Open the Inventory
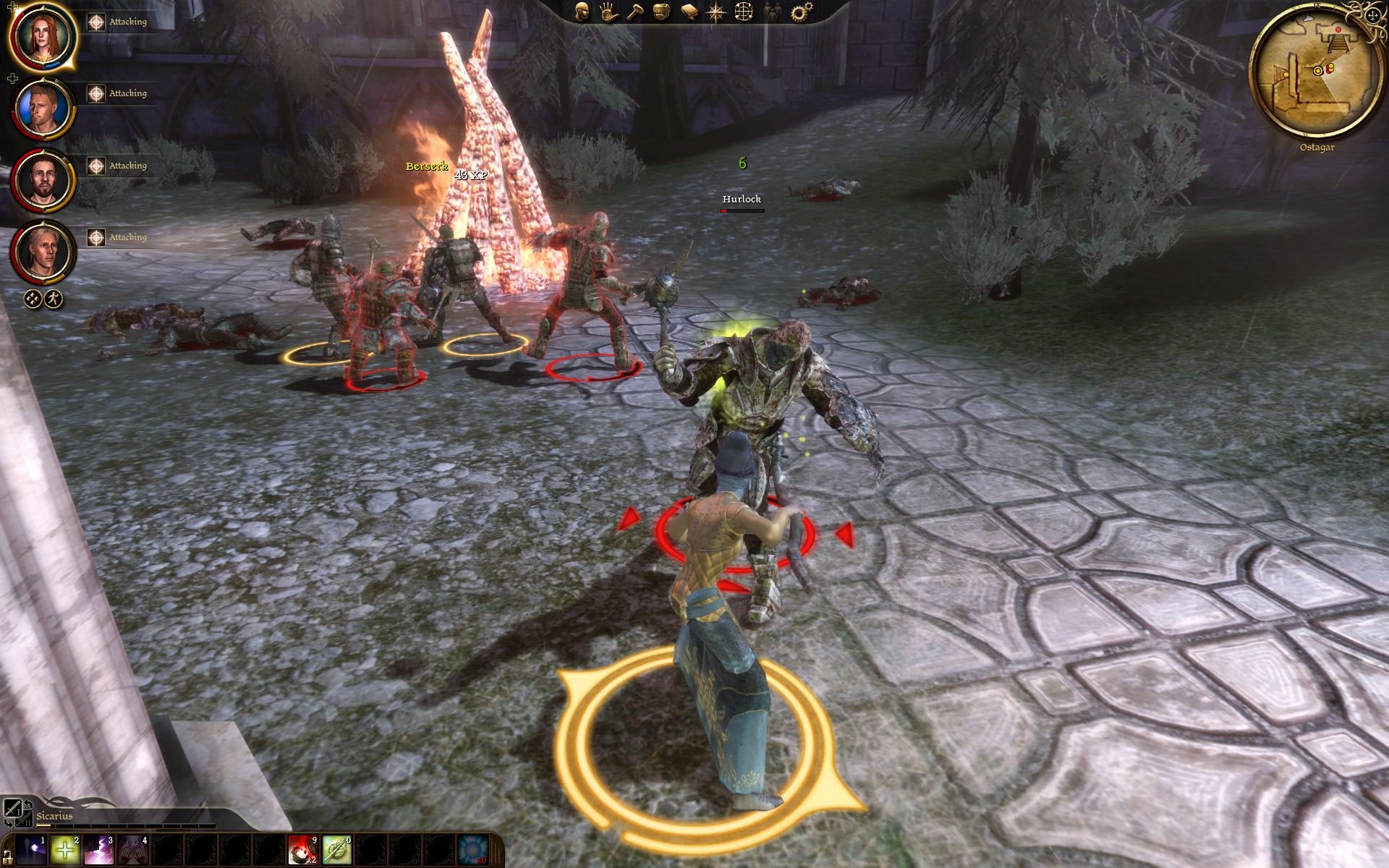Image resolution: width=1389 pixels, height=868 pixels. click(661, 12)
